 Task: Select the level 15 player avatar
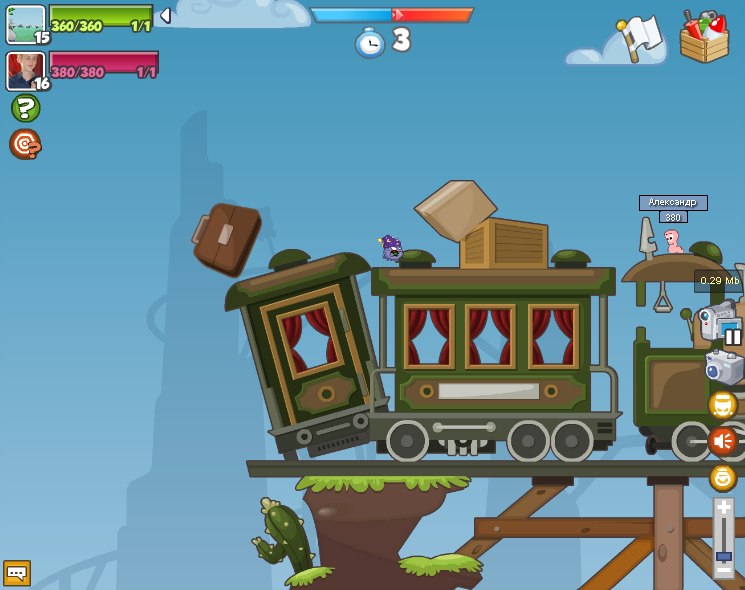point(26,24)
